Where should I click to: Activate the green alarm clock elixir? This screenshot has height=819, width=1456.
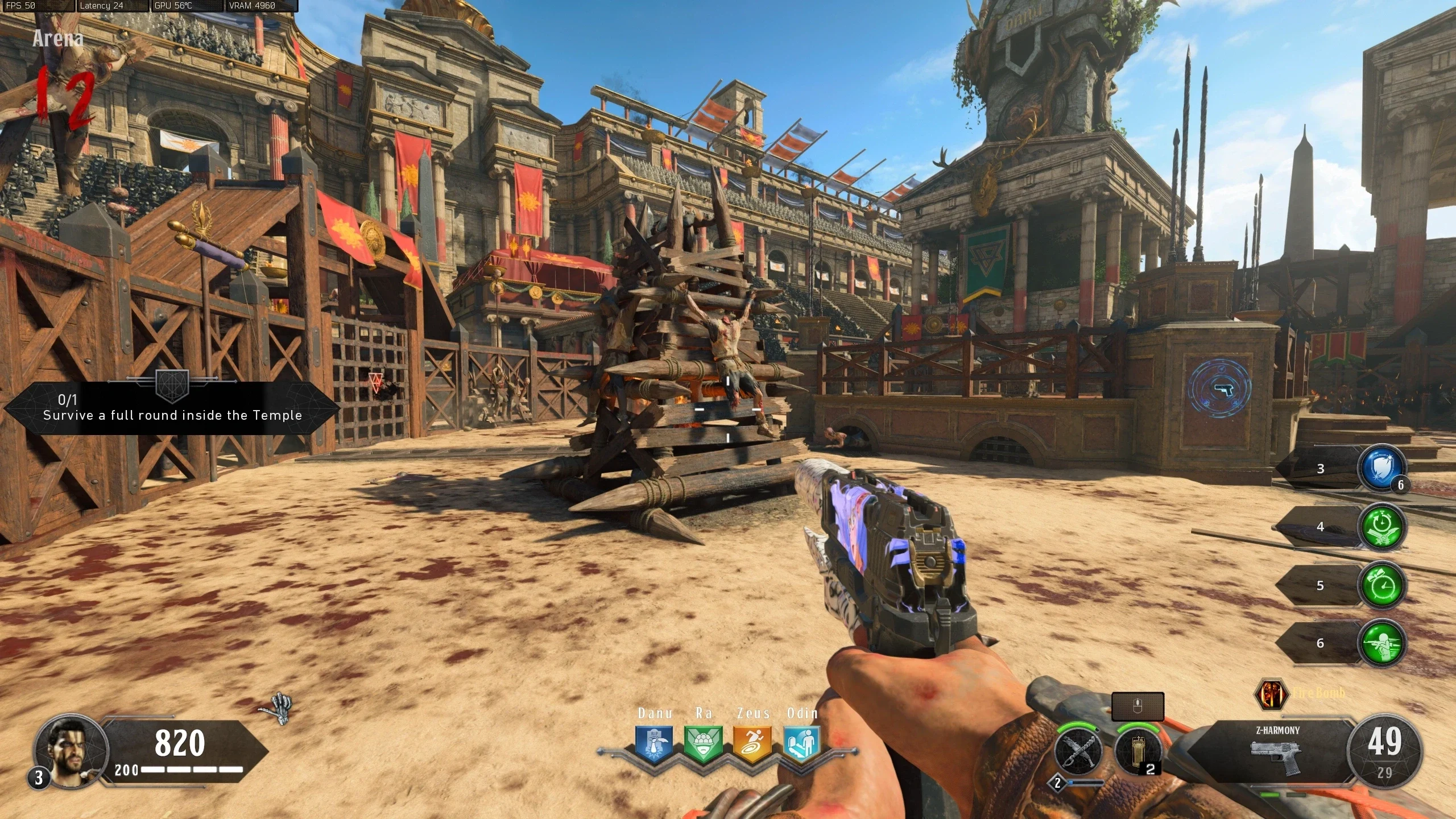point(1381,585)
